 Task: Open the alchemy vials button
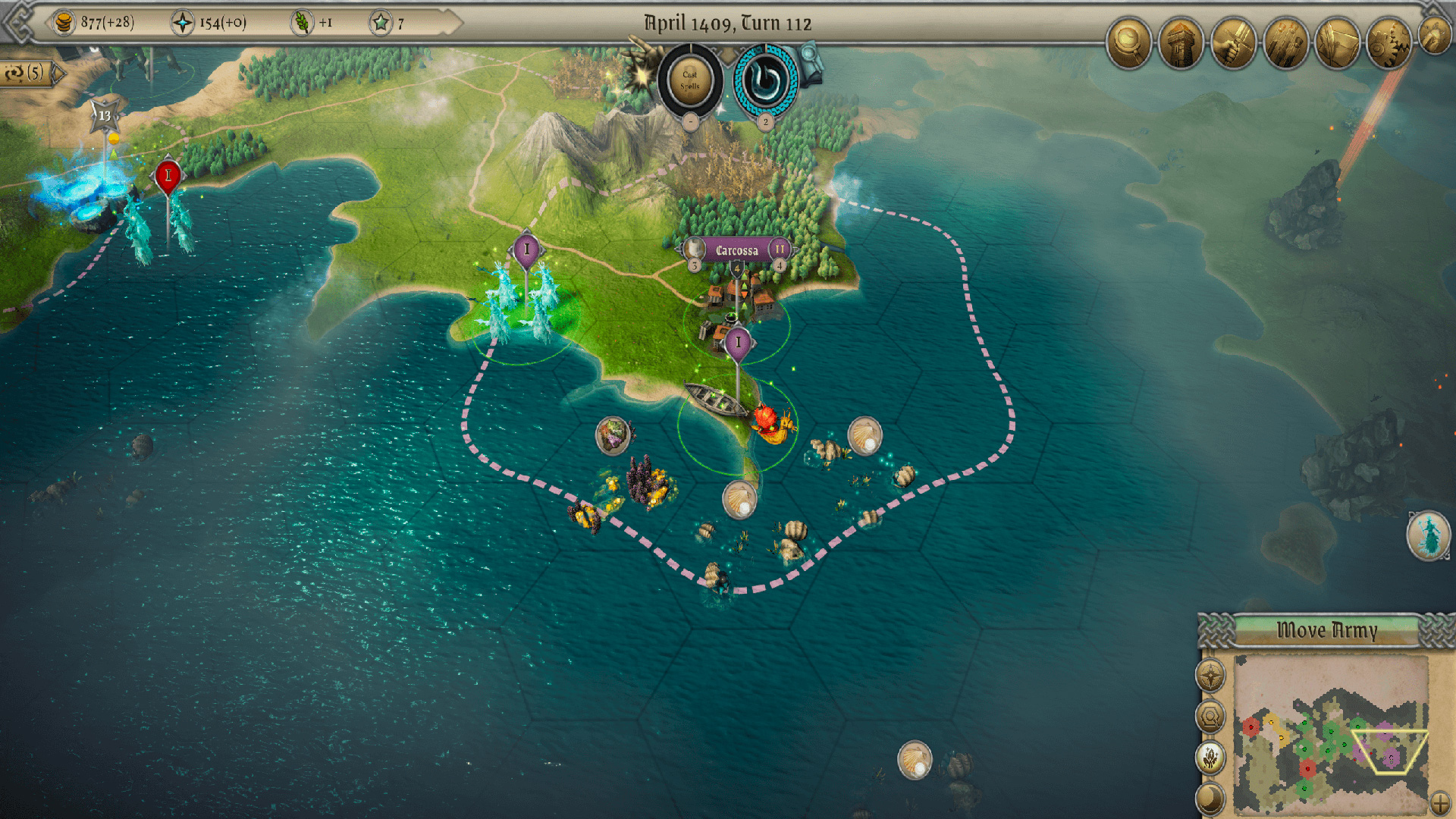[x=1285, y=42]
